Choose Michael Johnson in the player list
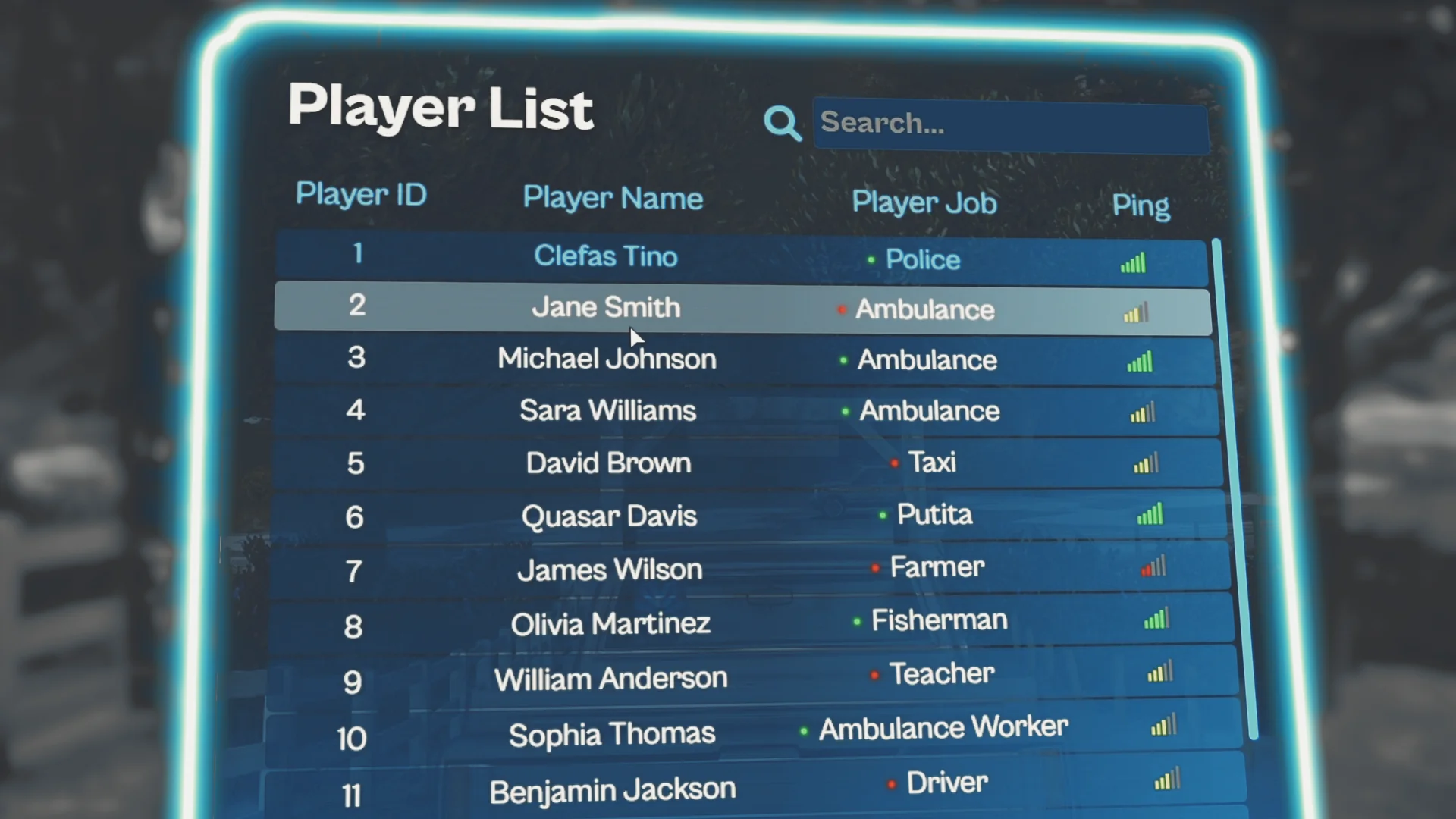 point(607,359)
